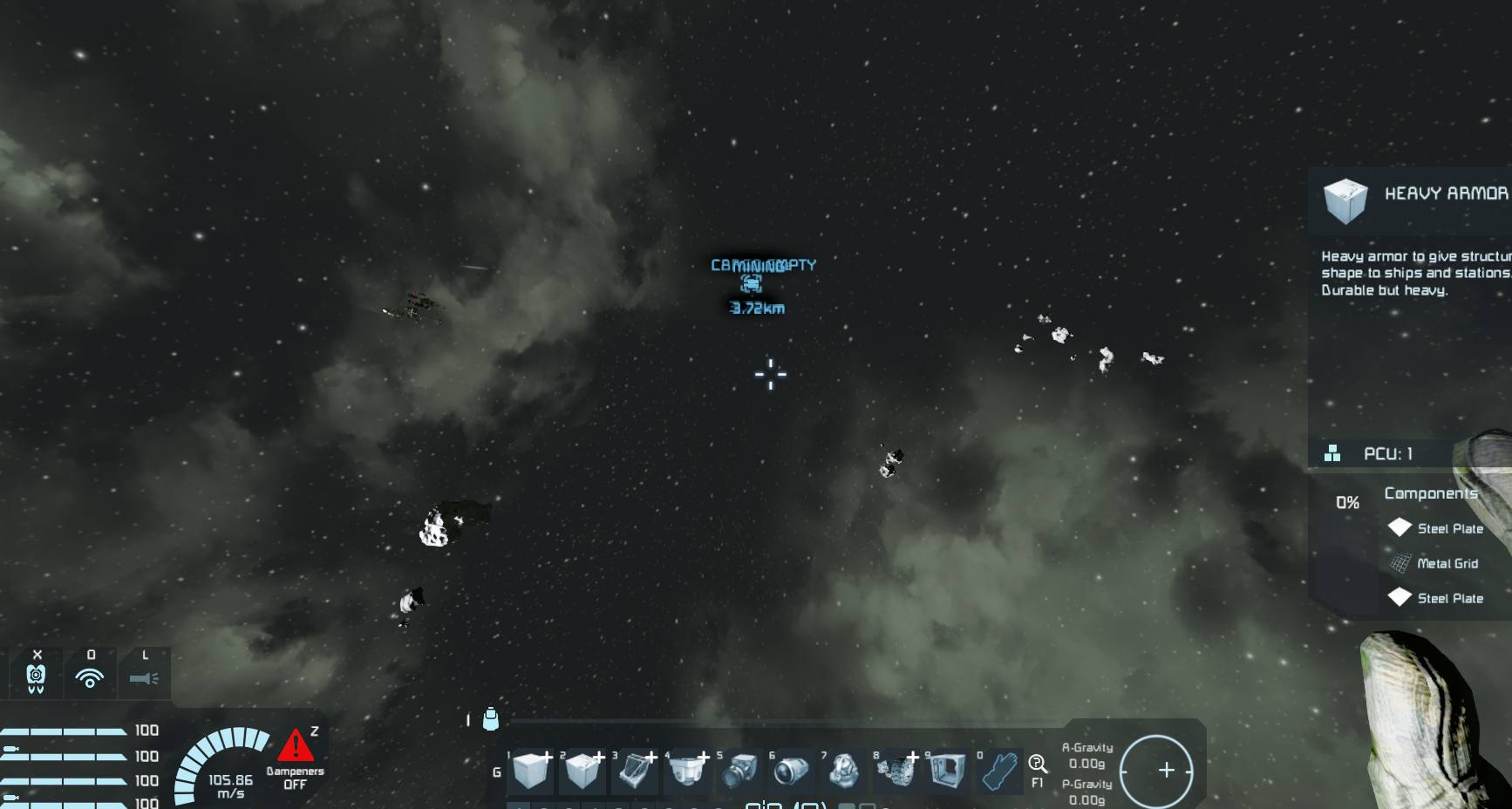Choose the armor block in hotbar slot 2
The image size is (1512, 809).
pyautogui.click(x=582, y=771)
